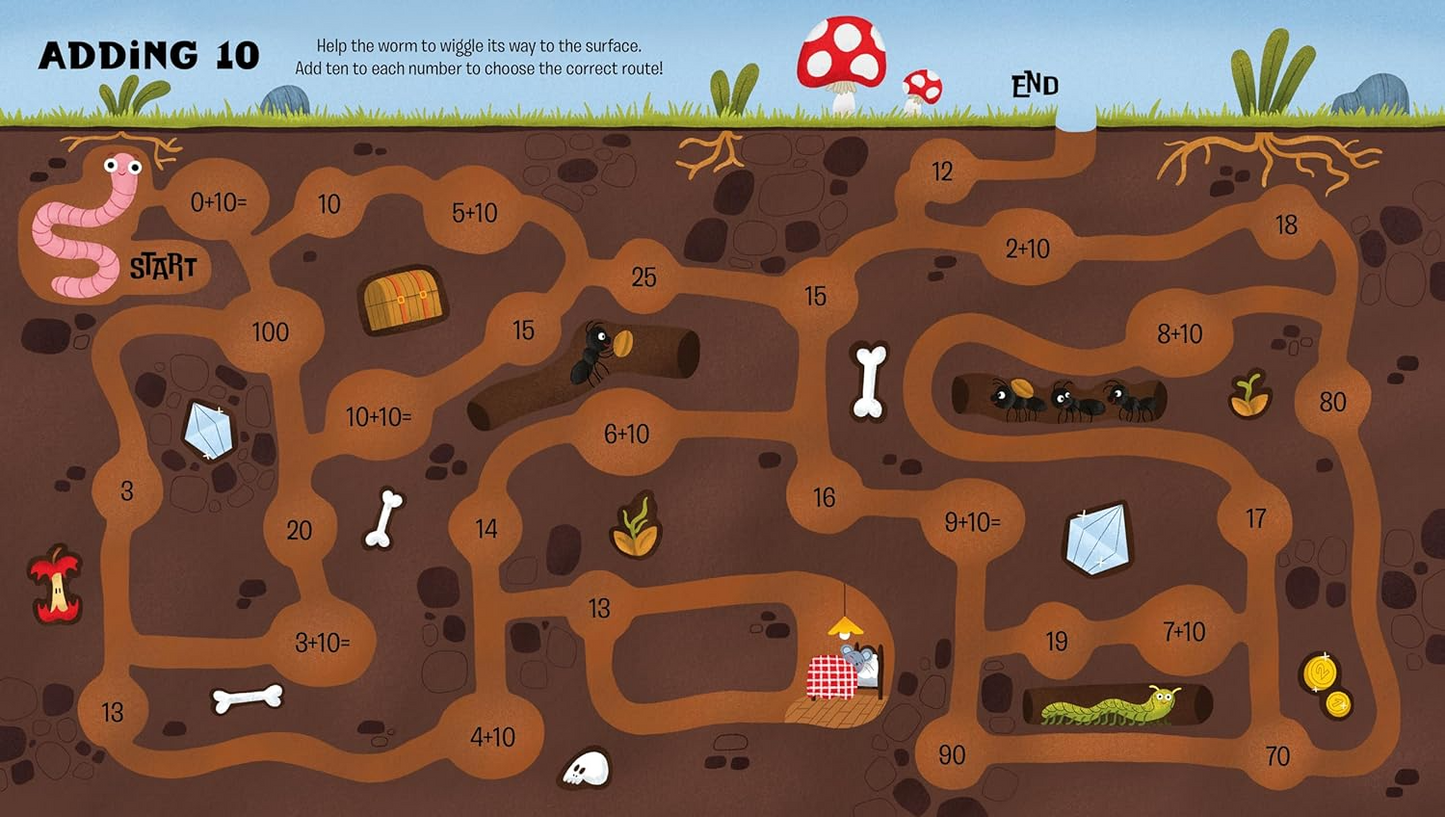
Task: Click the number 100 node
Action: click(x=270, y=332)
